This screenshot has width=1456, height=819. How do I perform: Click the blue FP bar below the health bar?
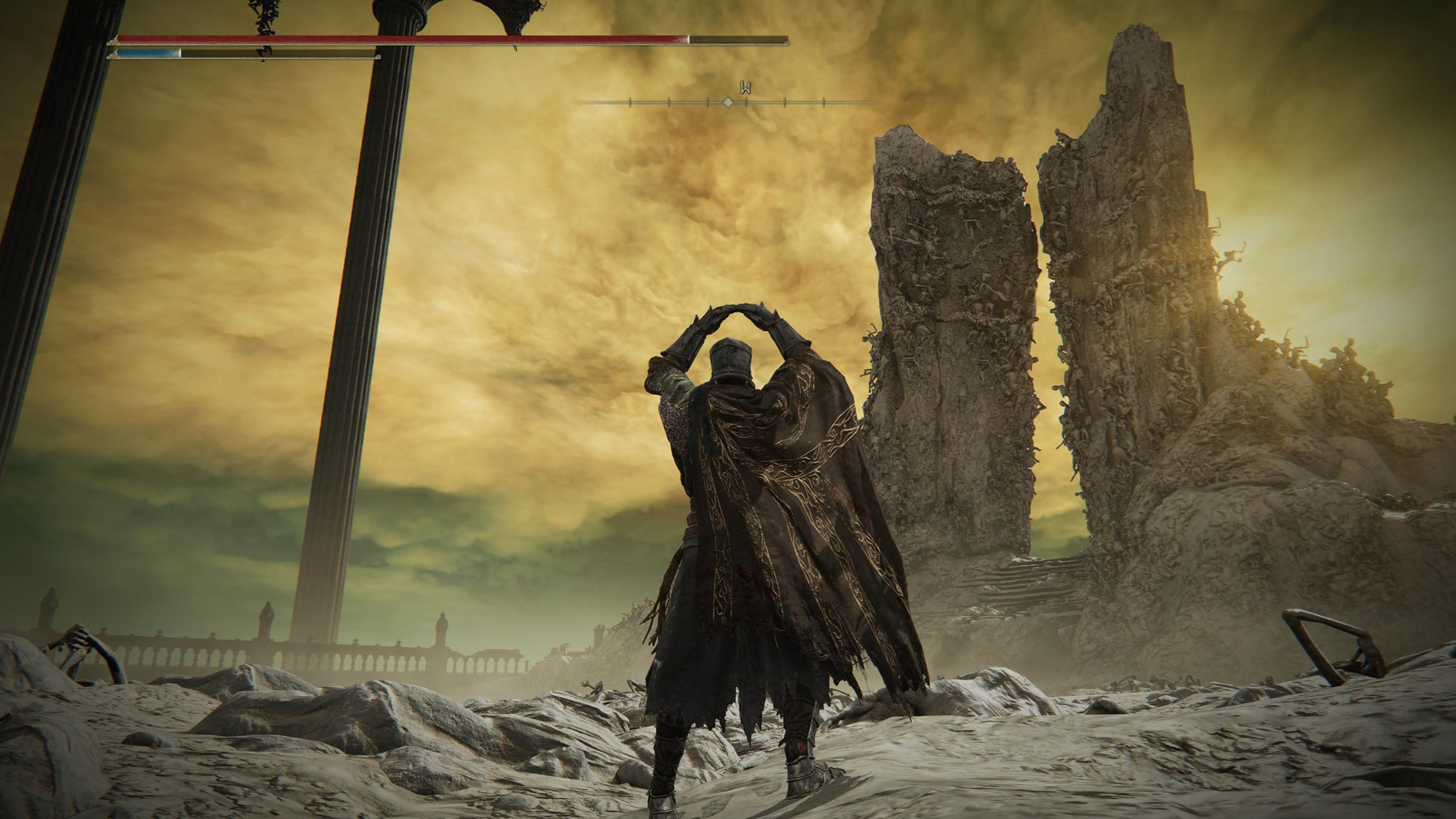click(x=150, y=53)
